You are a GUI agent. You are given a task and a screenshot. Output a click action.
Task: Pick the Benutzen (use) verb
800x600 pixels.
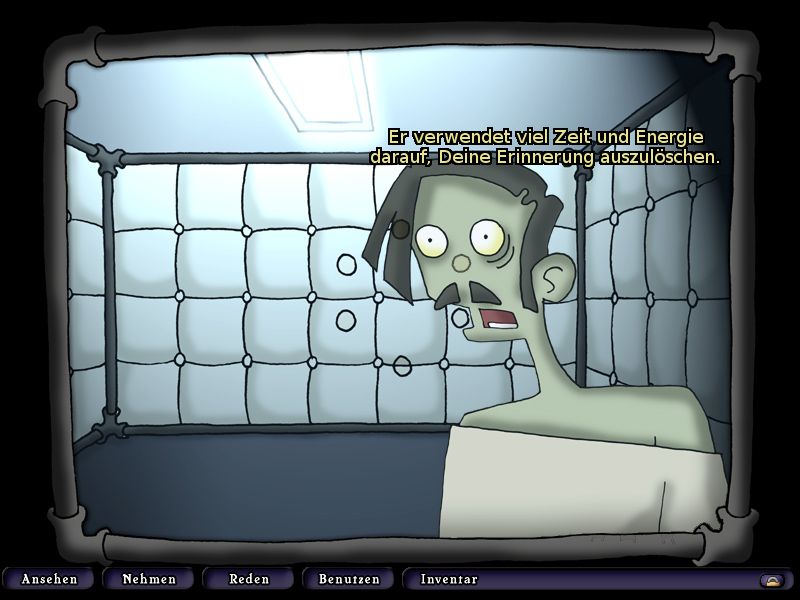(349, 579)
